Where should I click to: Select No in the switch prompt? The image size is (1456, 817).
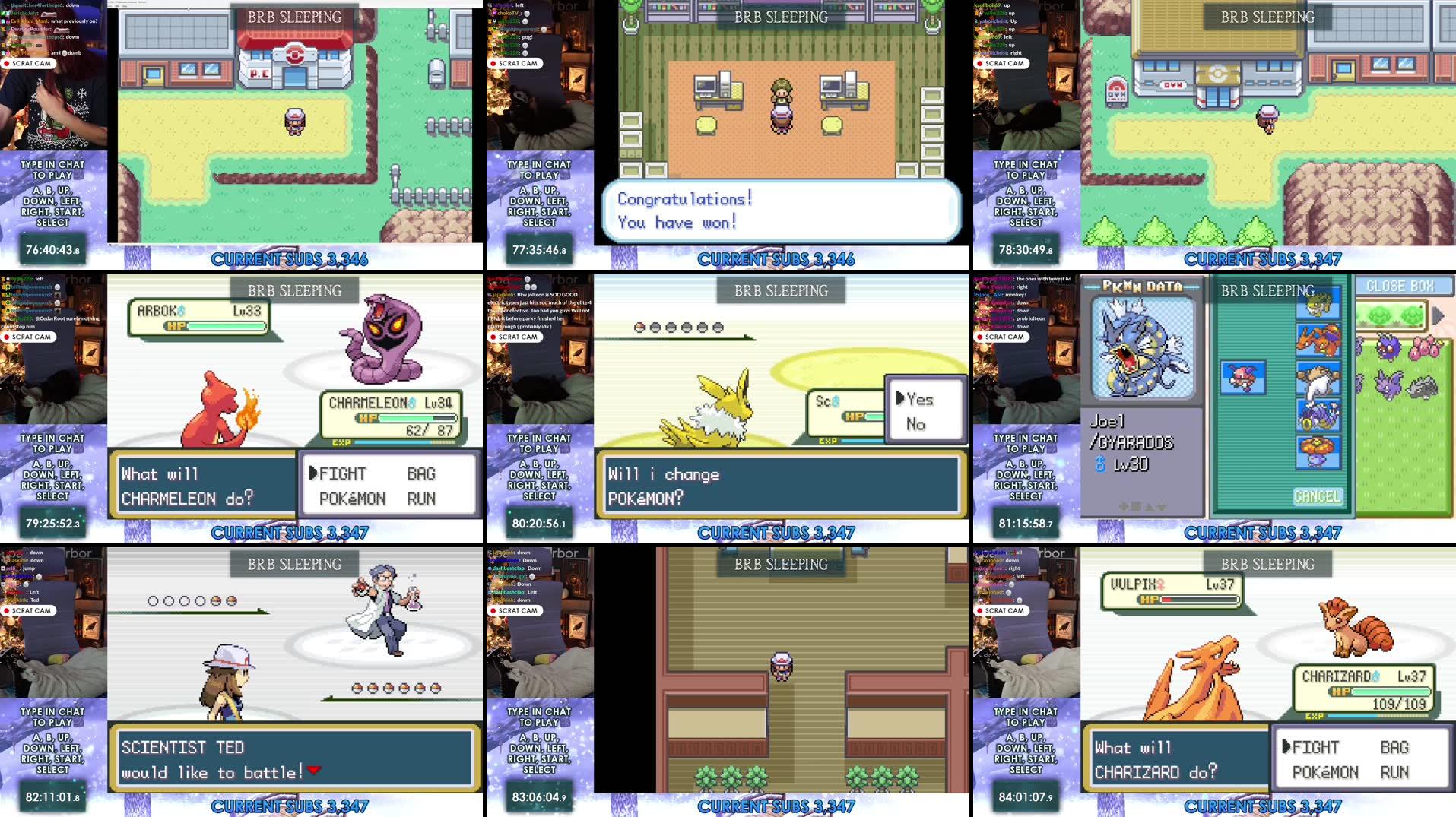coord(918,424)
